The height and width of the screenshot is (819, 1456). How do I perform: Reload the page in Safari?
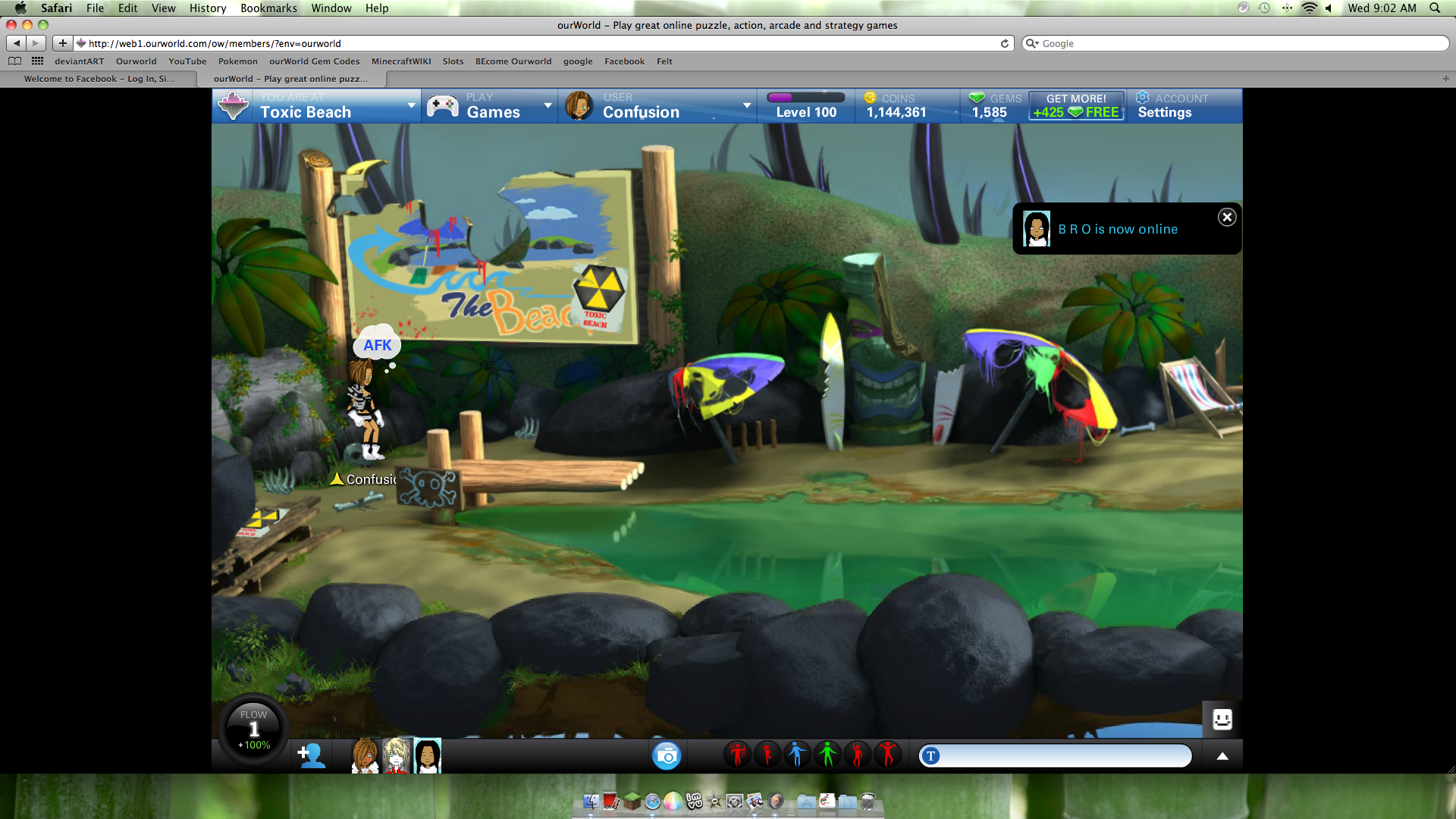(1005, 43)
